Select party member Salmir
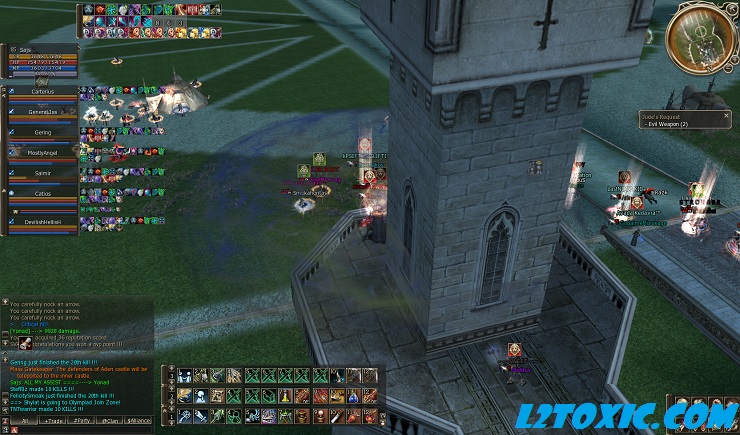The image size is (740, 435). 42,173
